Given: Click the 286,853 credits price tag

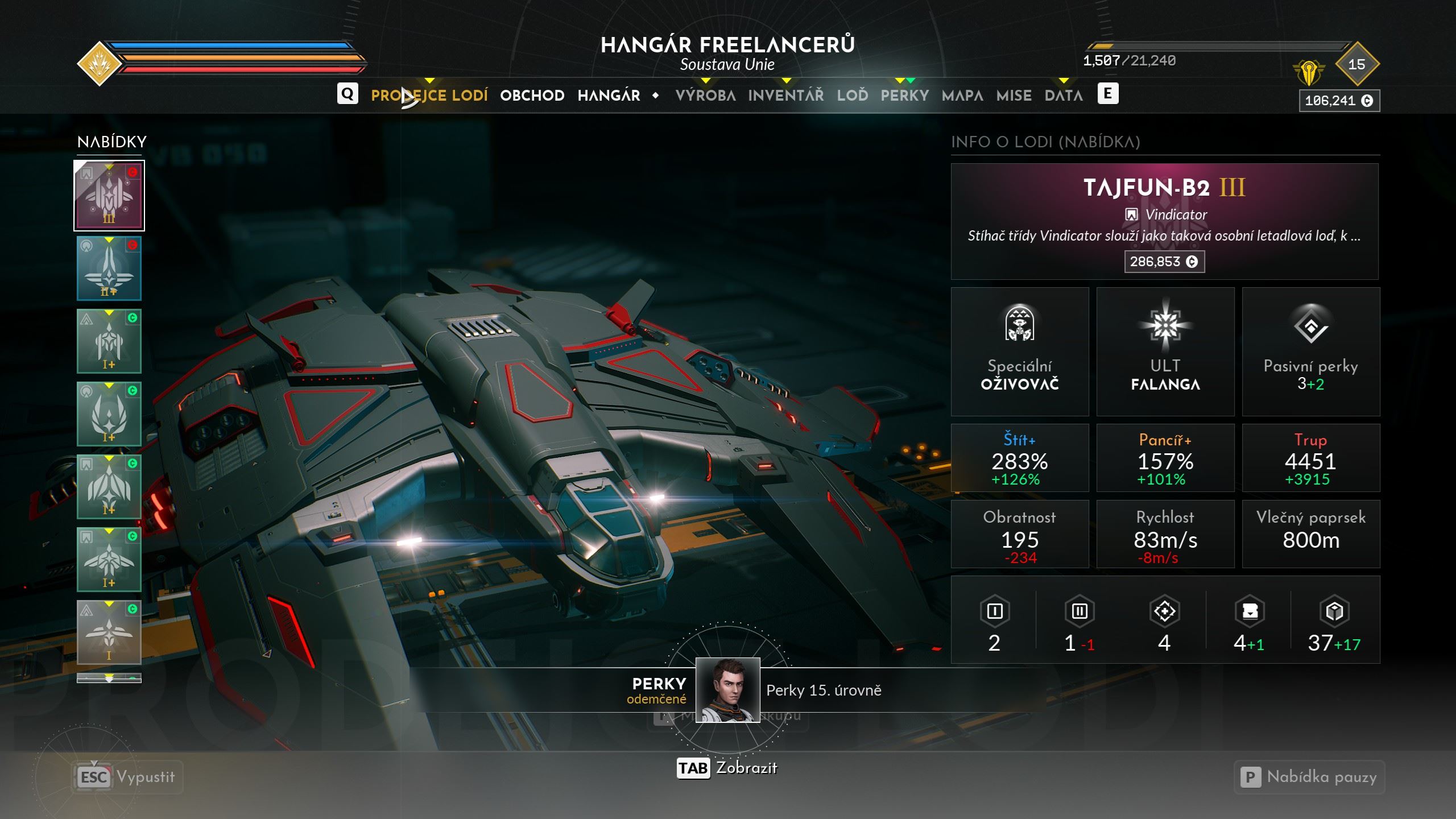Looking at the screenshot, I should pos(1164,262).
